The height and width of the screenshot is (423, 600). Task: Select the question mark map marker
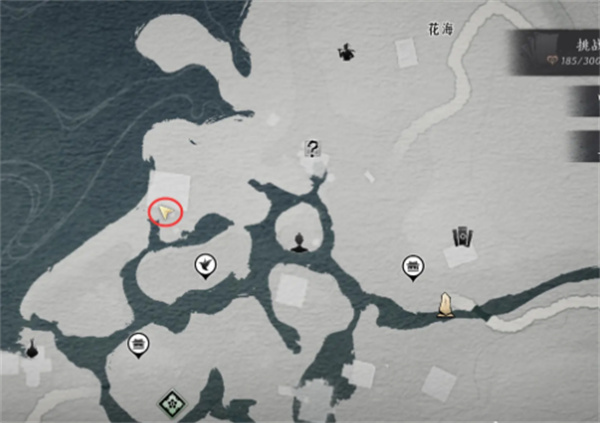(313, 150)
